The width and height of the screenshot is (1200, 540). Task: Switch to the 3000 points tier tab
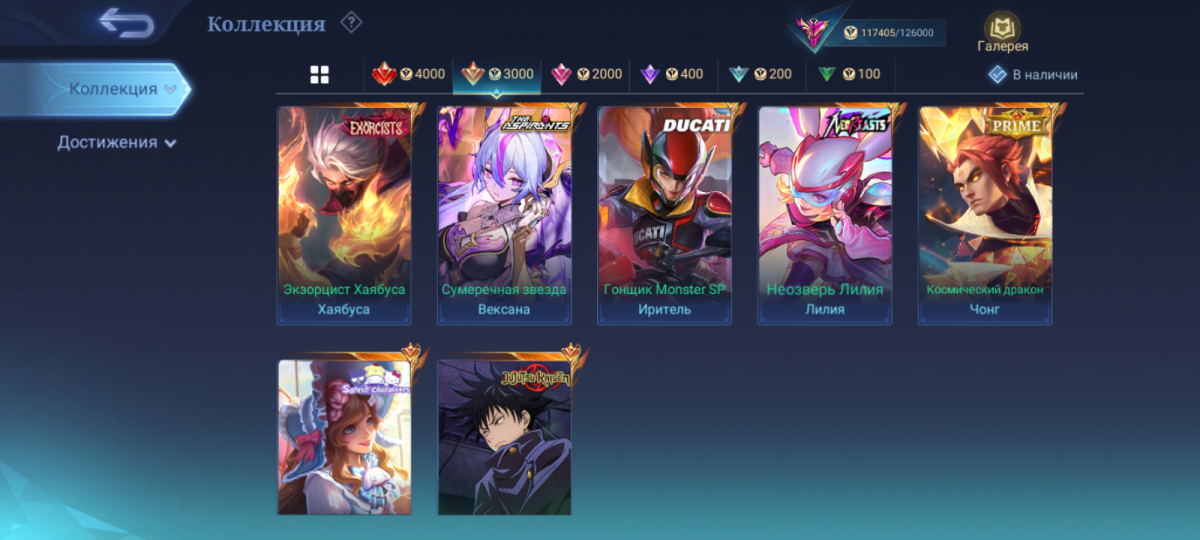click(497, 74)
